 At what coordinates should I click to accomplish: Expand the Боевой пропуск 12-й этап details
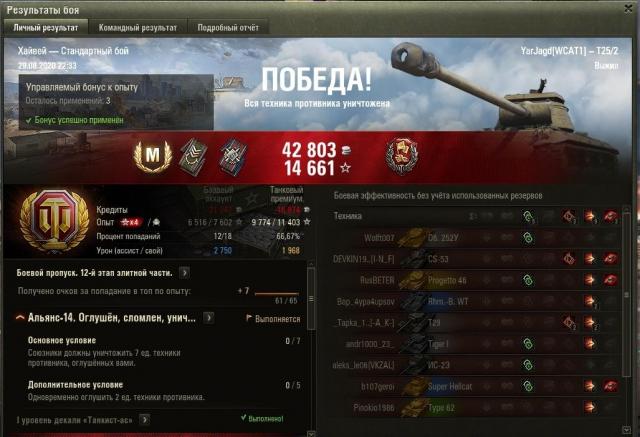[x=185, y=271]
